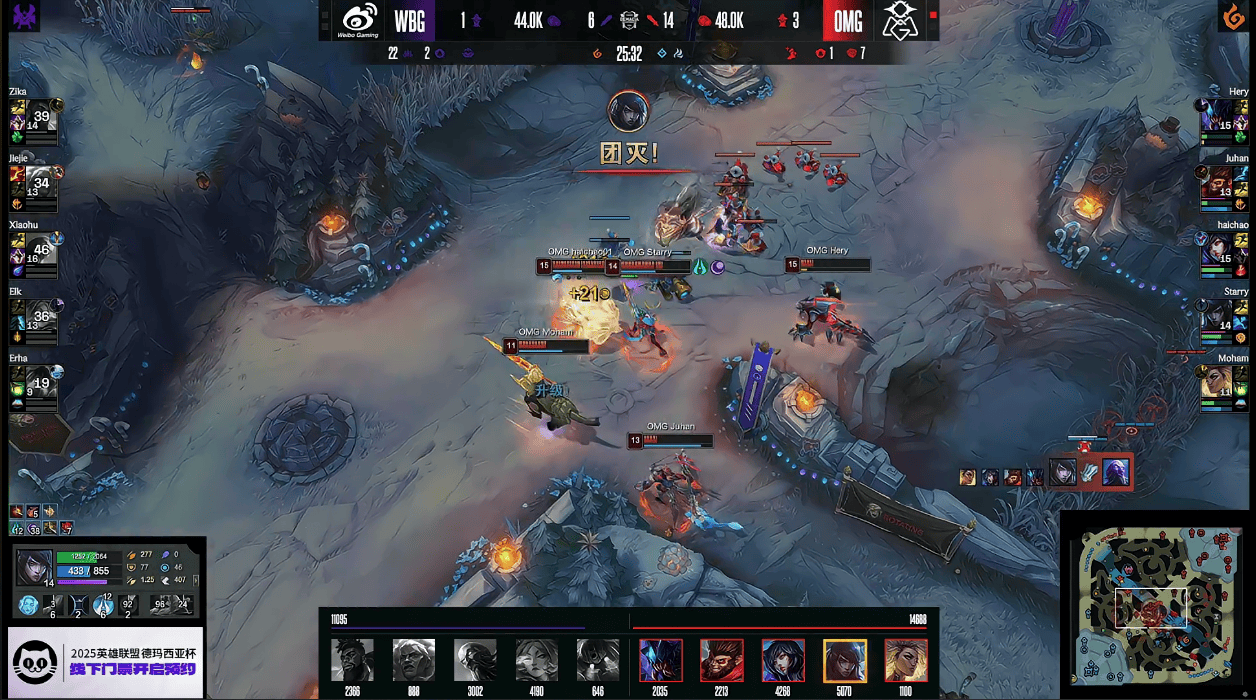Select the round blue-face ability icon
This screenshot has width=1256, height=700.
(28, 605)
